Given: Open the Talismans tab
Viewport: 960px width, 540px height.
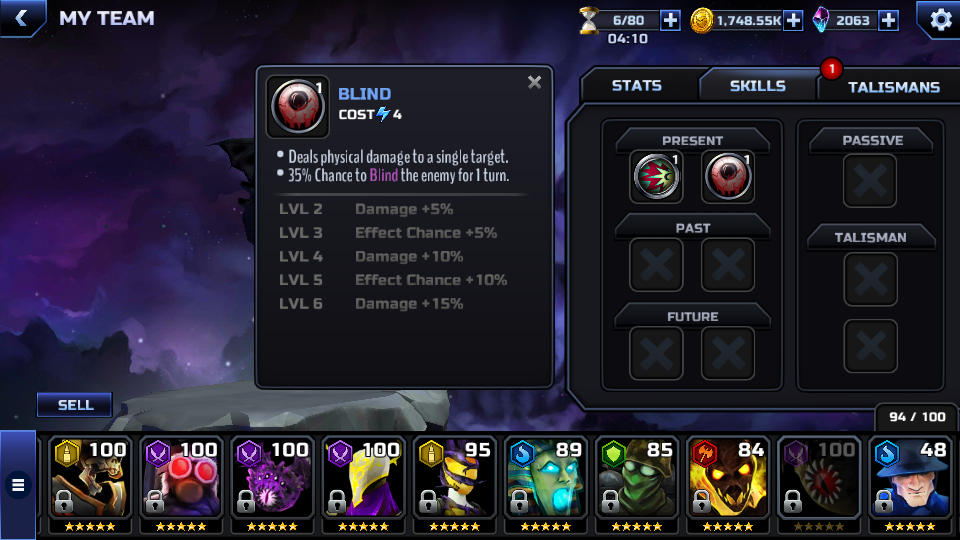Looking at the screenshot, I should tap(893, 87).
